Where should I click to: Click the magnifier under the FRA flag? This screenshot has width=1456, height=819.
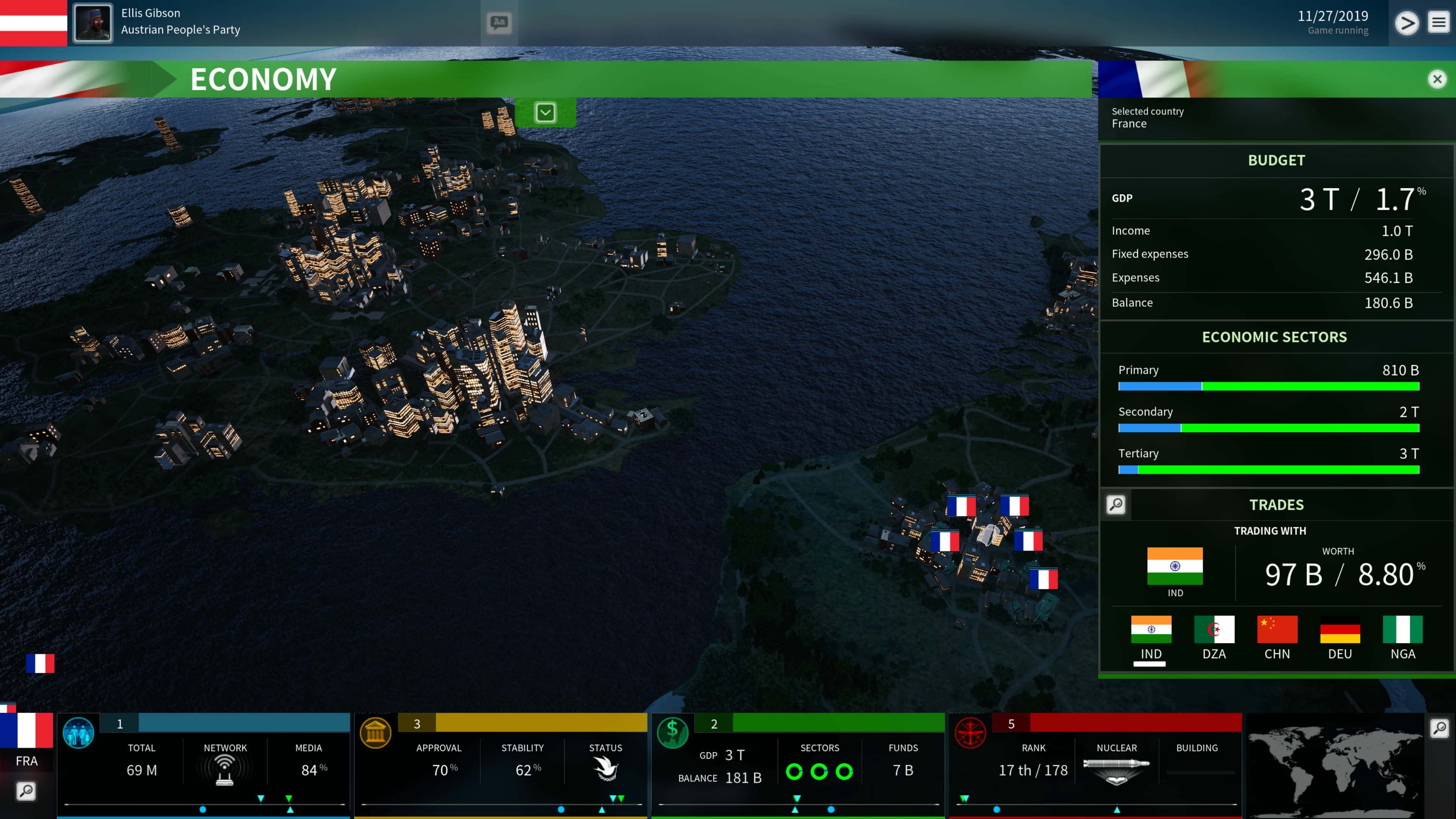tap(26, 791)
